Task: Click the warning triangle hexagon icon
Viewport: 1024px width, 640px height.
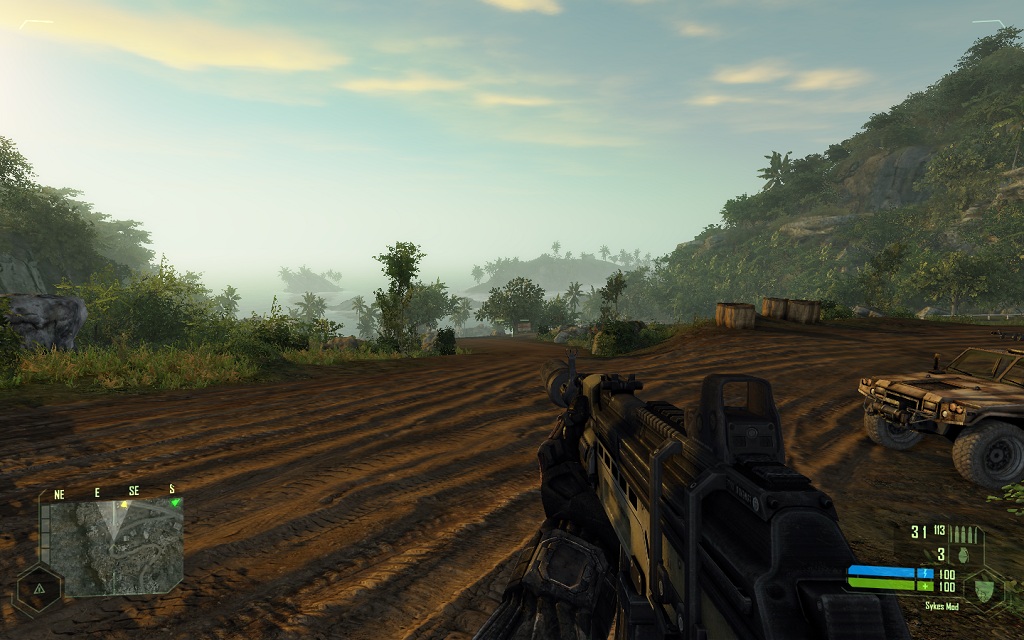Action: 38,589
